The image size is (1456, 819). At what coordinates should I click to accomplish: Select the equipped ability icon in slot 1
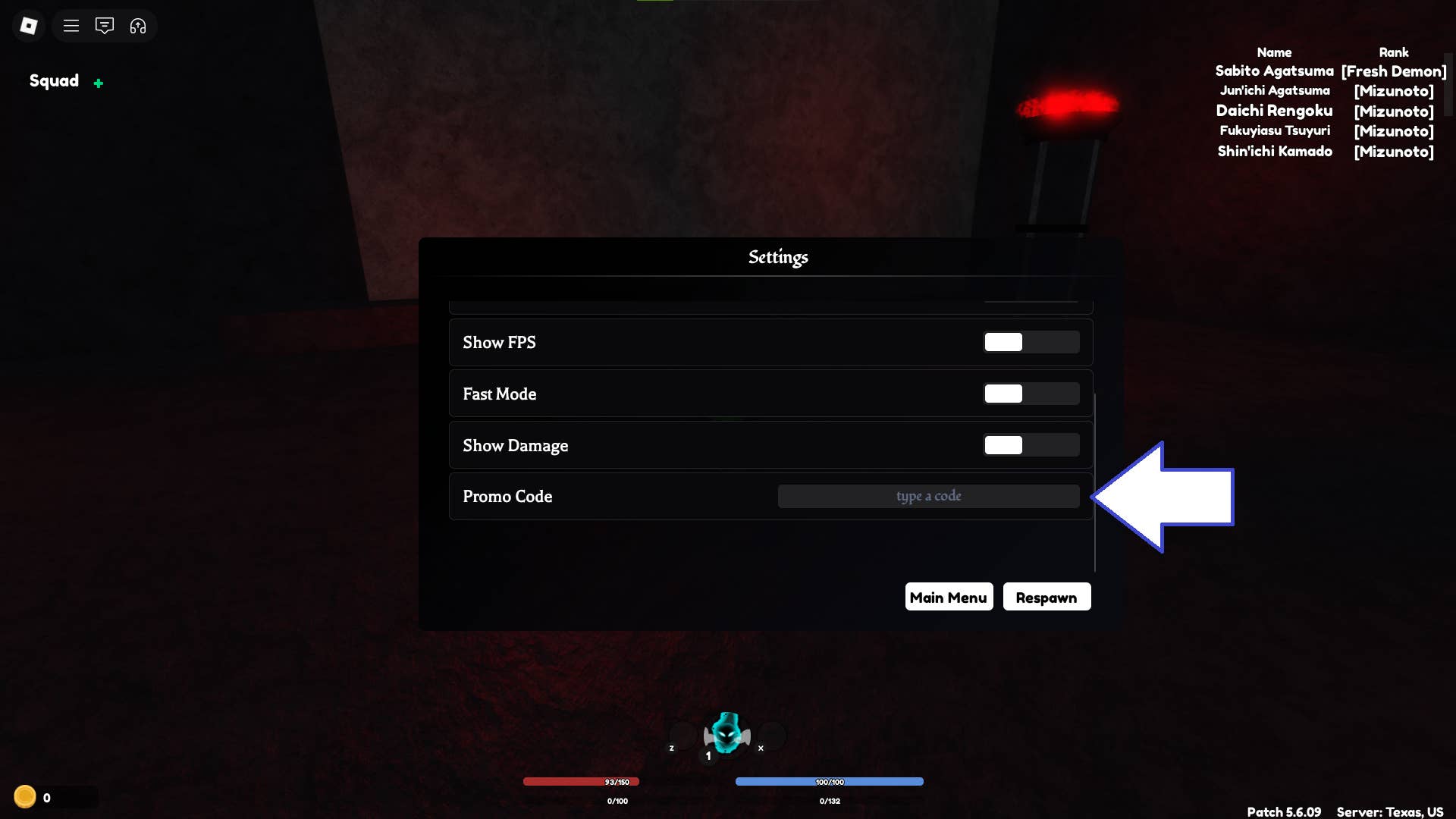click(x=726, y=734)
